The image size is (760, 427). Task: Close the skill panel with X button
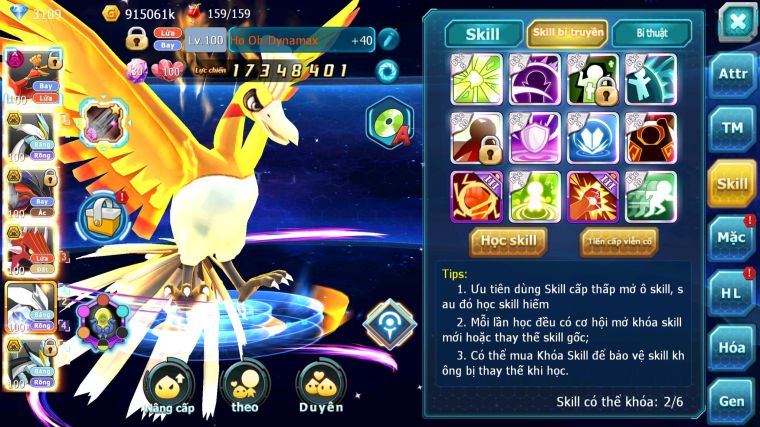737,20
